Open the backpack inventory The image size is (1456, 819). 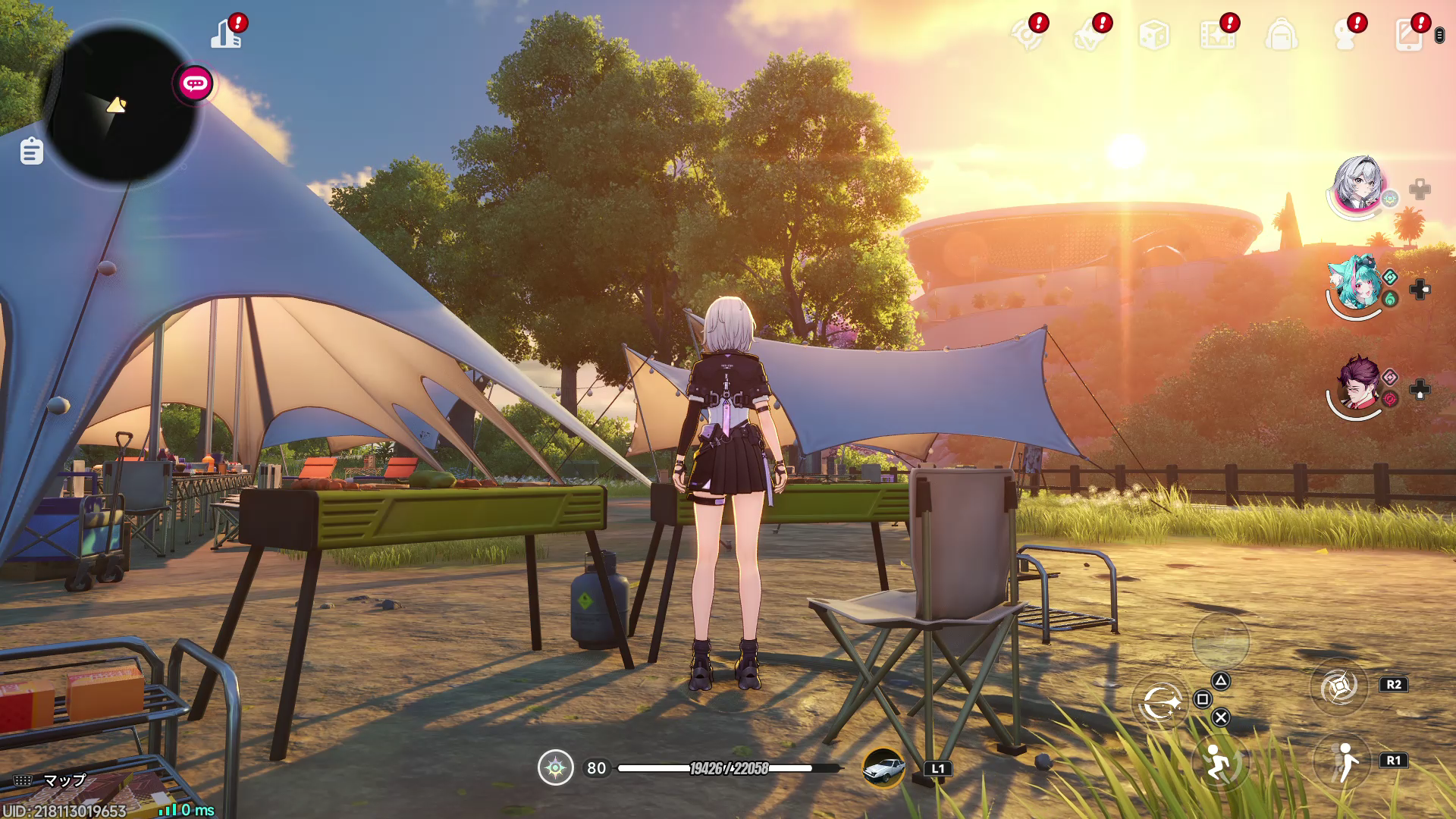click(1281, 35)
